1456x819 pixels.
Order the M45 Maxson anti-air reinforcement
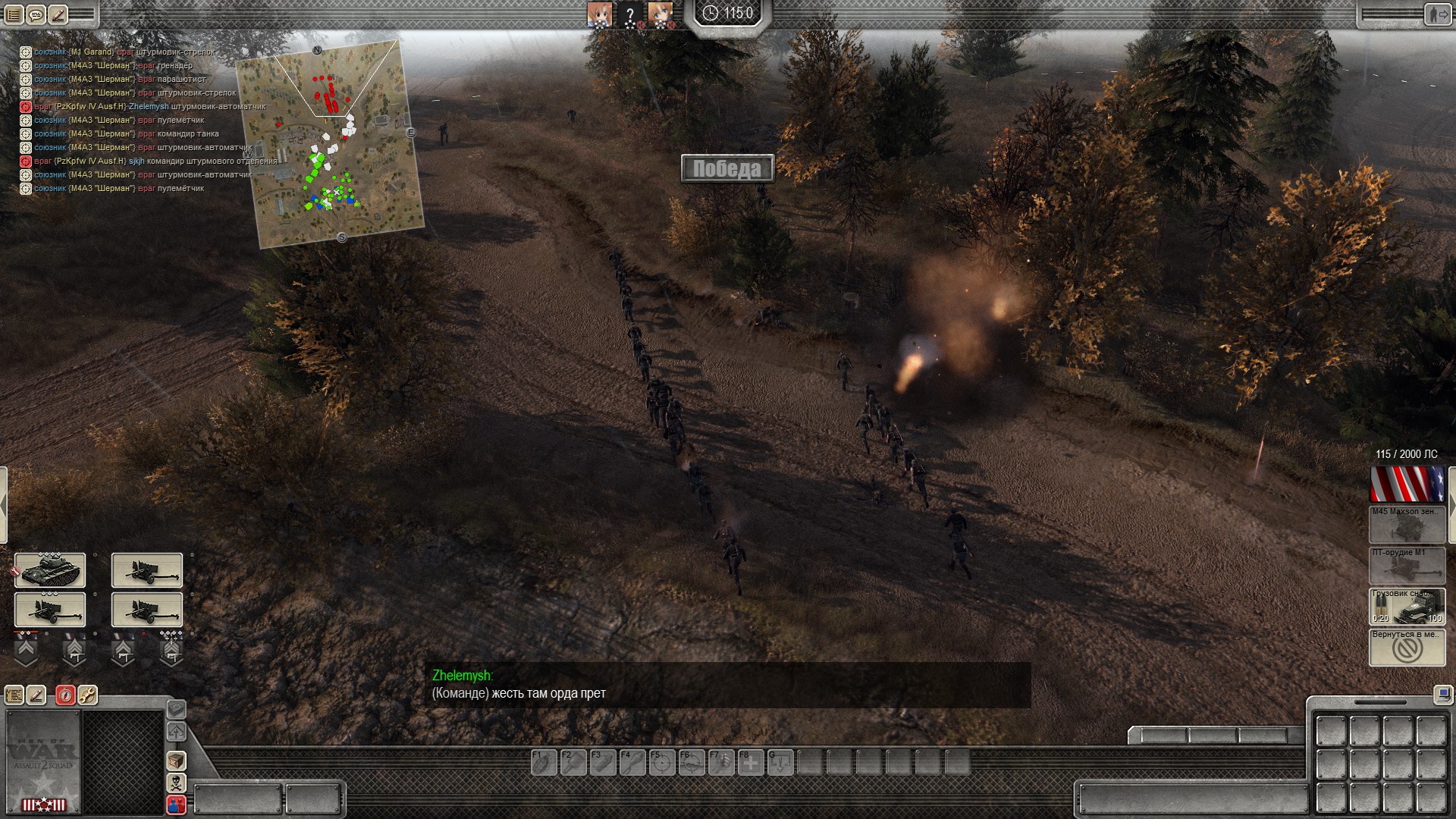coord(1407,524)
